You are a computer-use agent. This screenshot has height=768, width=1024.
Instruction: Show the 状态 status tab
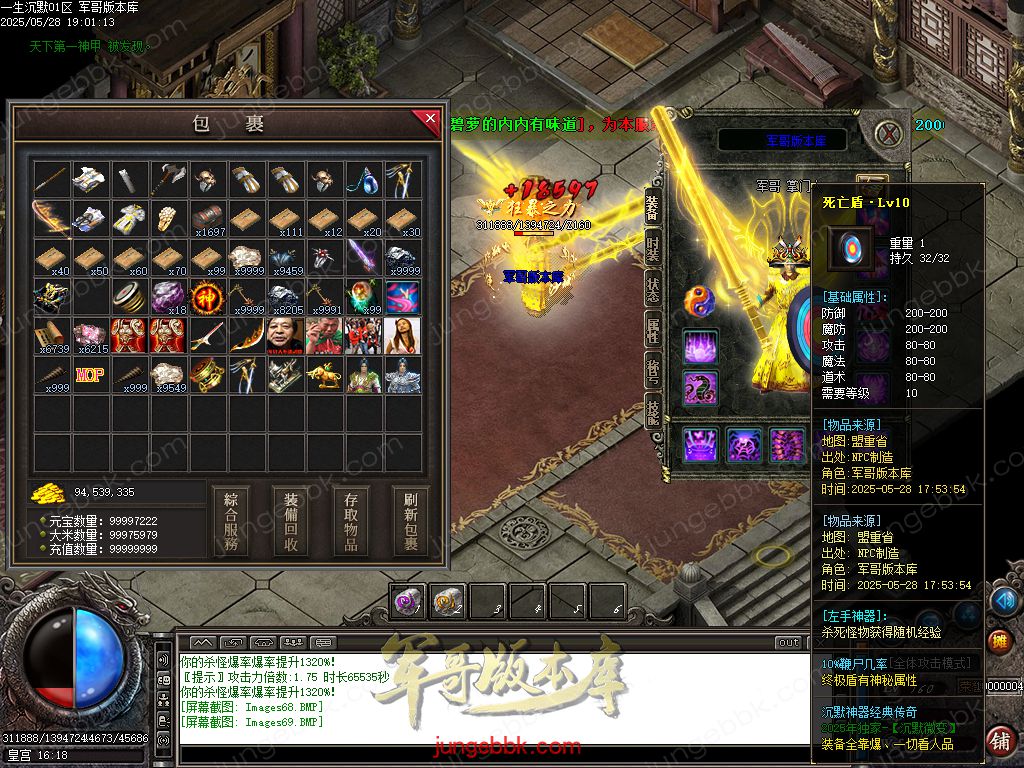pos(652,288)
